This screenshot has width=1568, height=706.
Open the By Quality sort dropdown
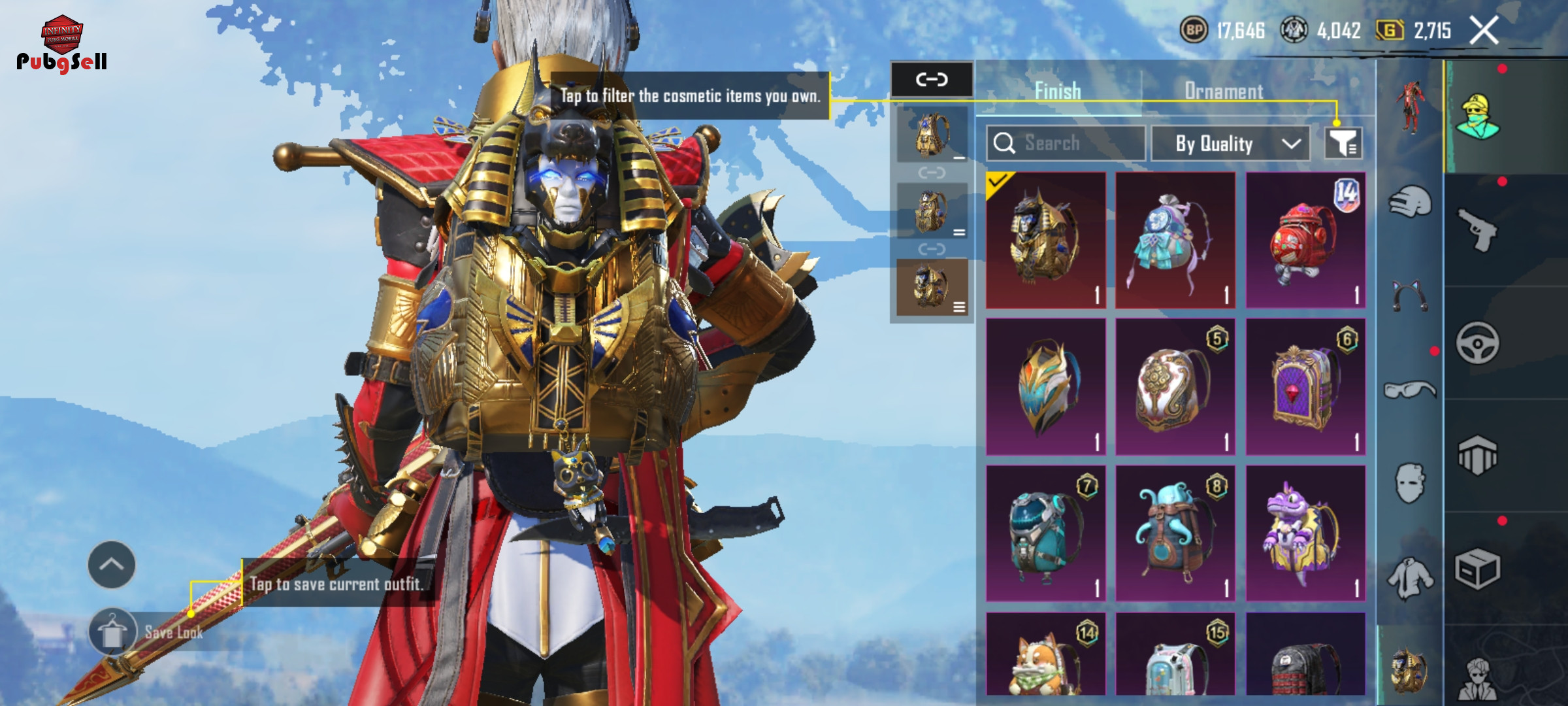[x=1230, y=143]
